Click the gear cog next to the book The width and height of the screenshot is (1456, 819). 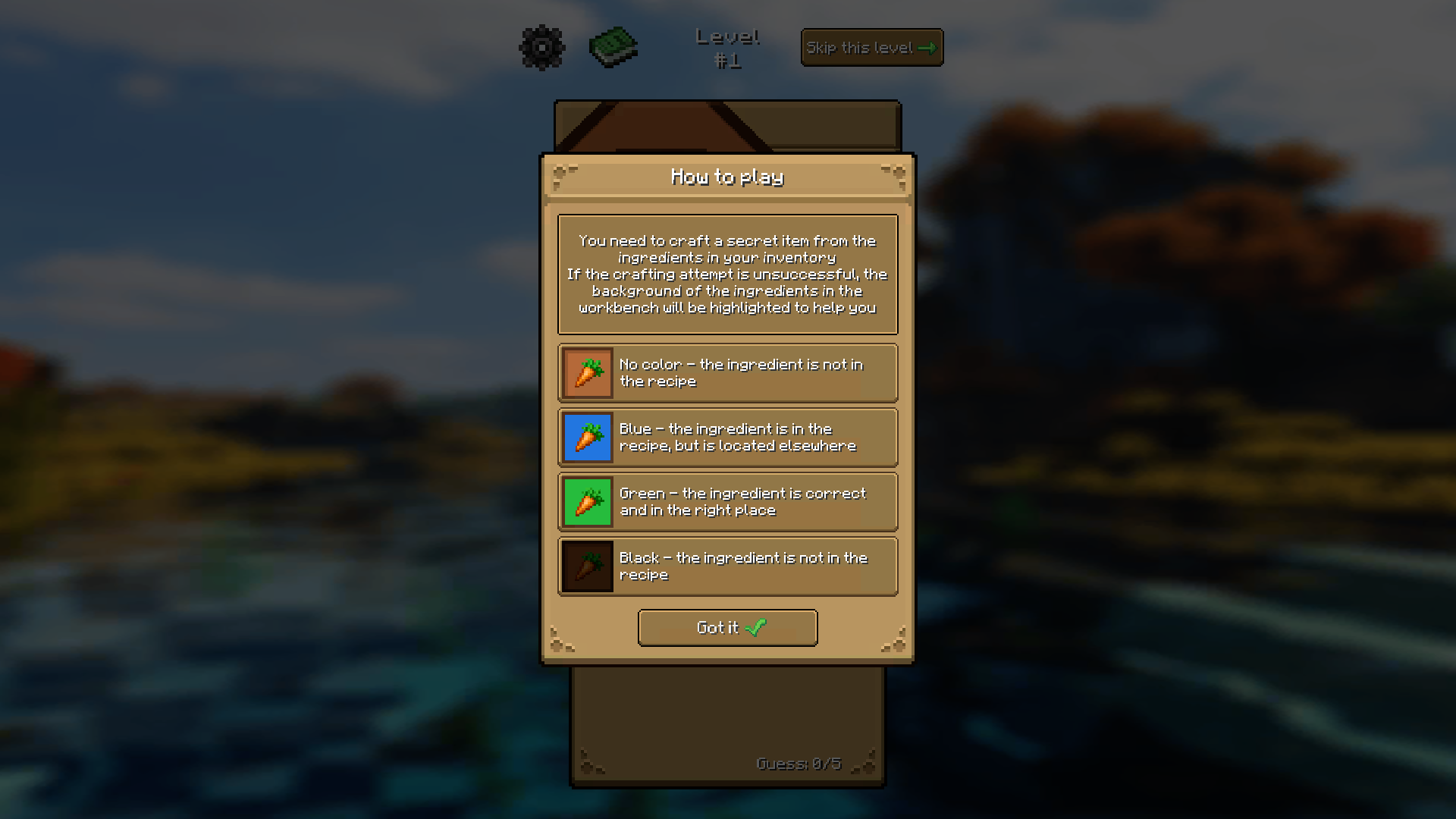tap(541, 47)
